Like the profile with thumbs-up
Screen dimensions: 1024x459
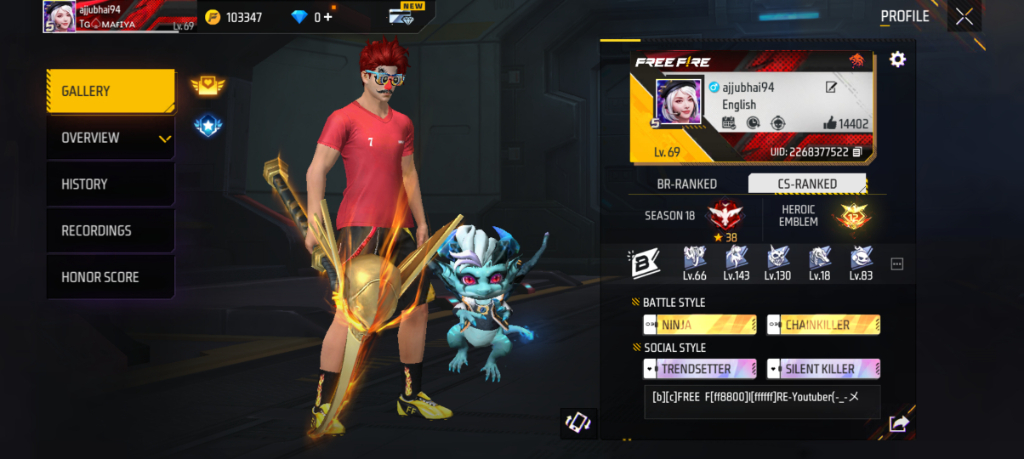click(829, 124)
